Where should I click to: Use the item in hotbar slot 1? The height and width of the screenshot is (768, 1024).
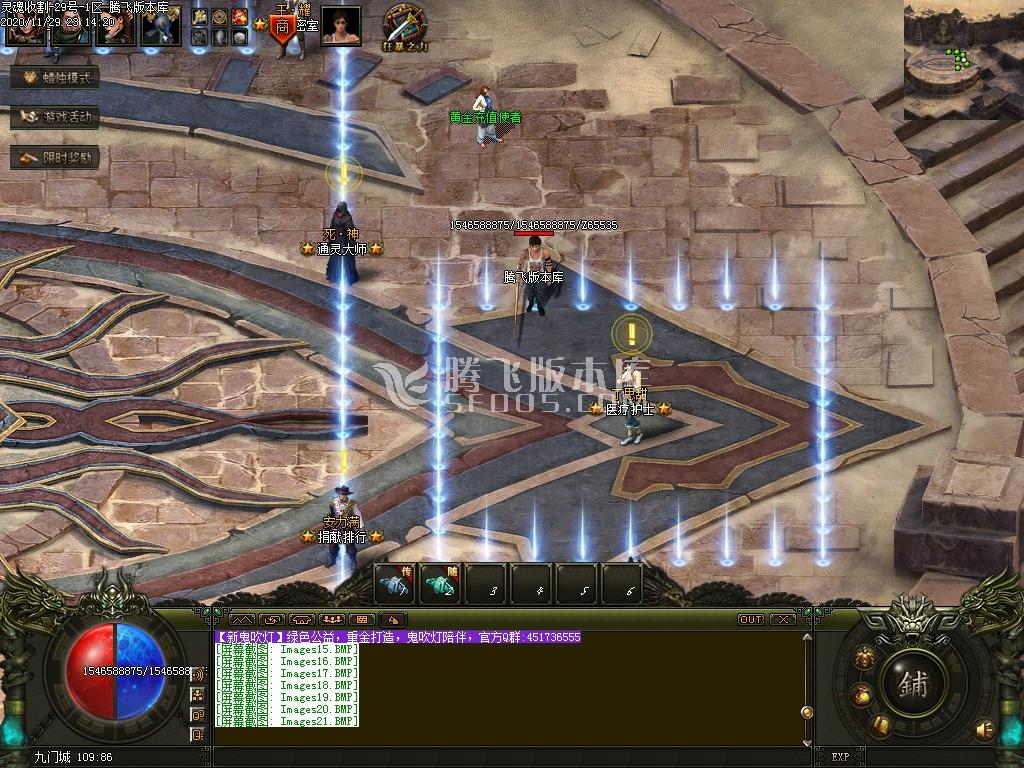coord(394,583)
